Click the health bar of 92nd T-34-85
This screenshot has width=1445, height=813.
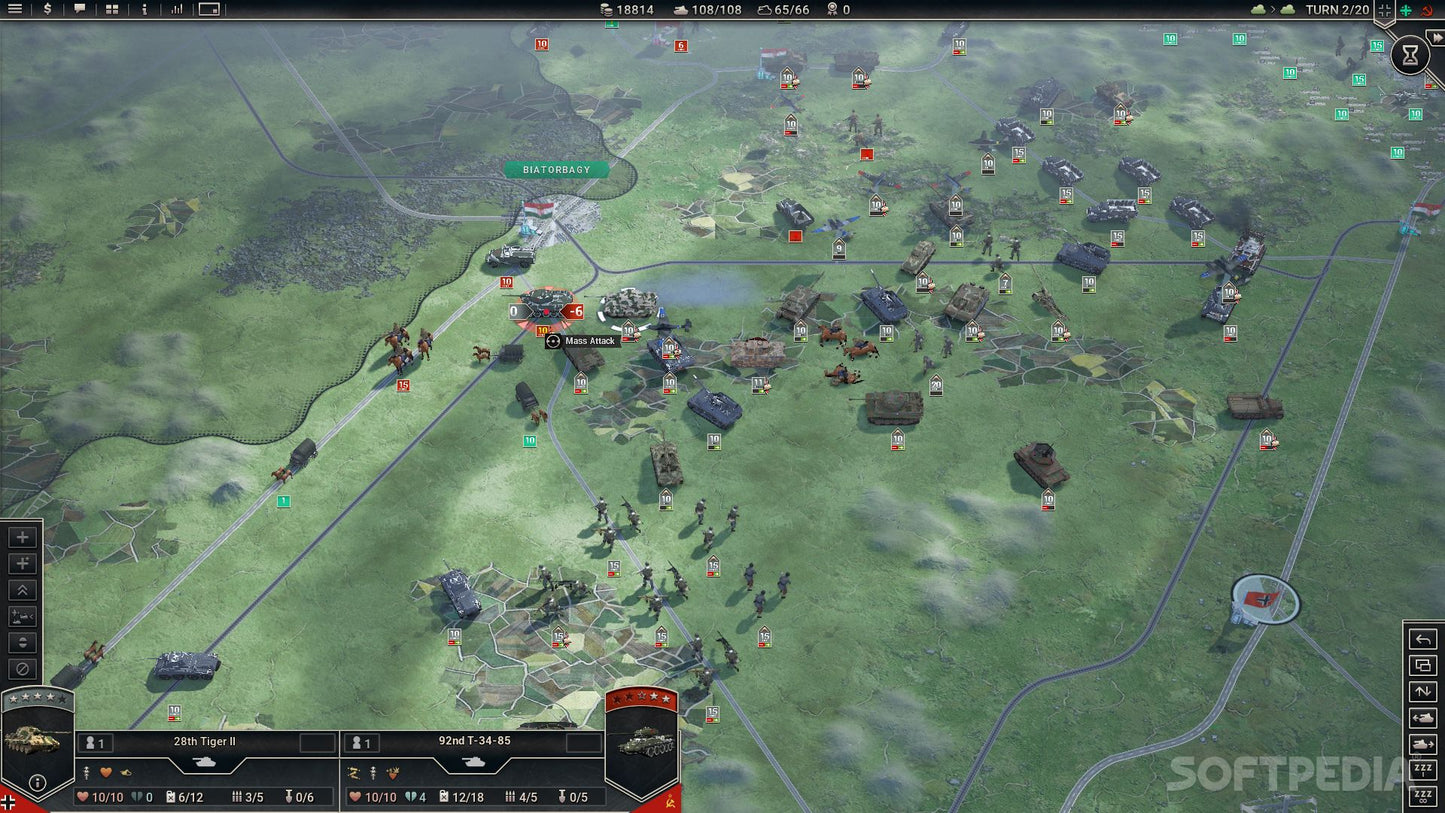pos(372,797)
